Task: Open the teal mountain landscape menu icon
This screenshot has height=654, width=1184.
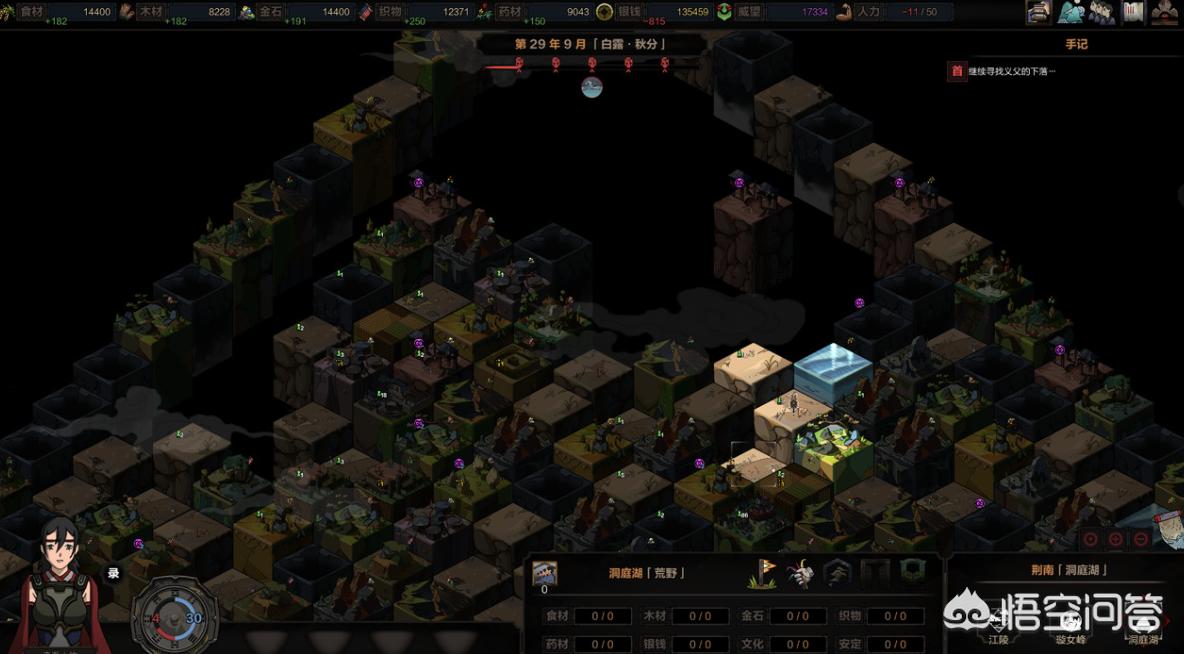Action: [1071, 12]
